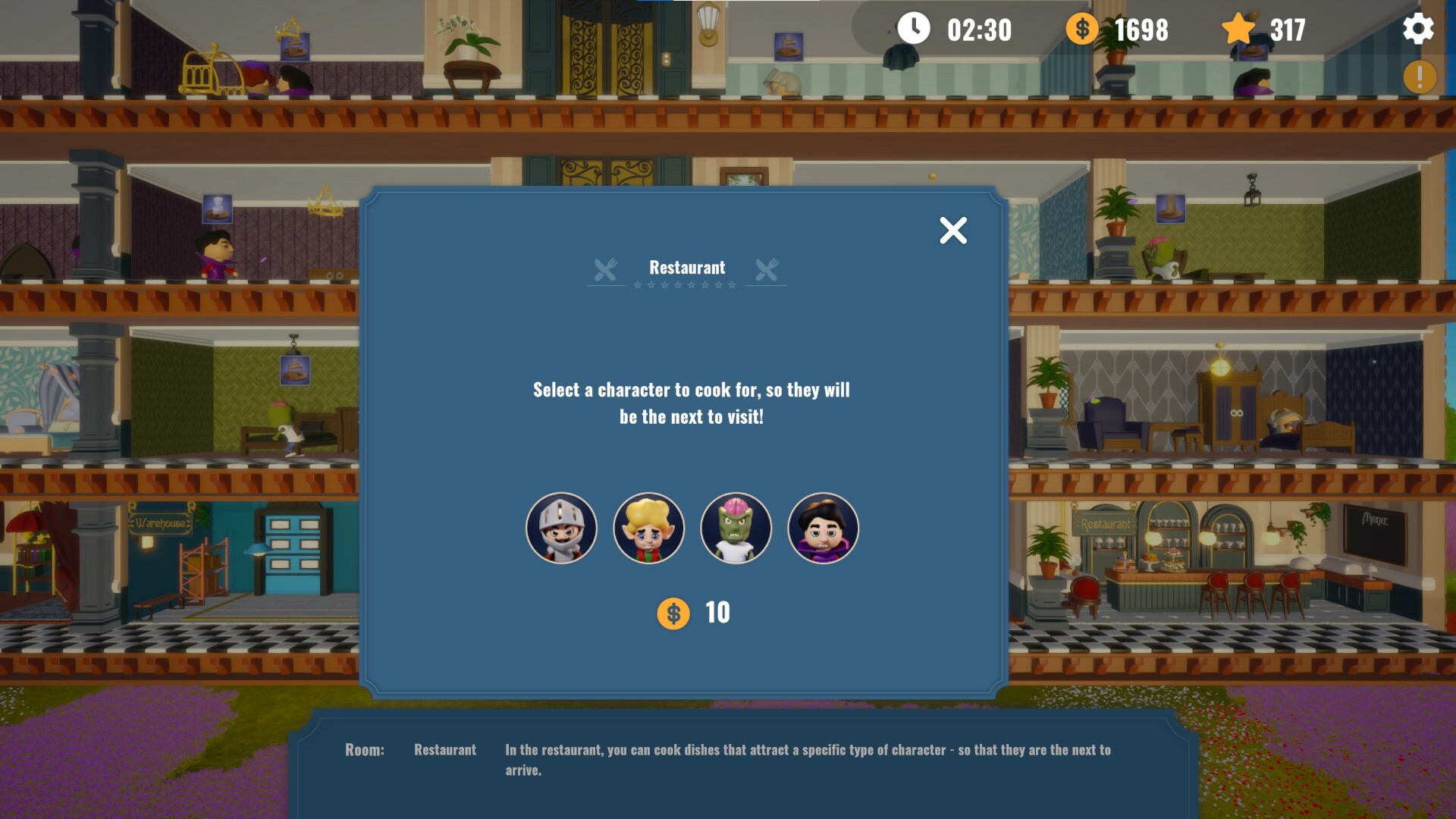Select the blonde elf character portrait
The height and width of the screenshot is (819, 1456).
point(648,528)
